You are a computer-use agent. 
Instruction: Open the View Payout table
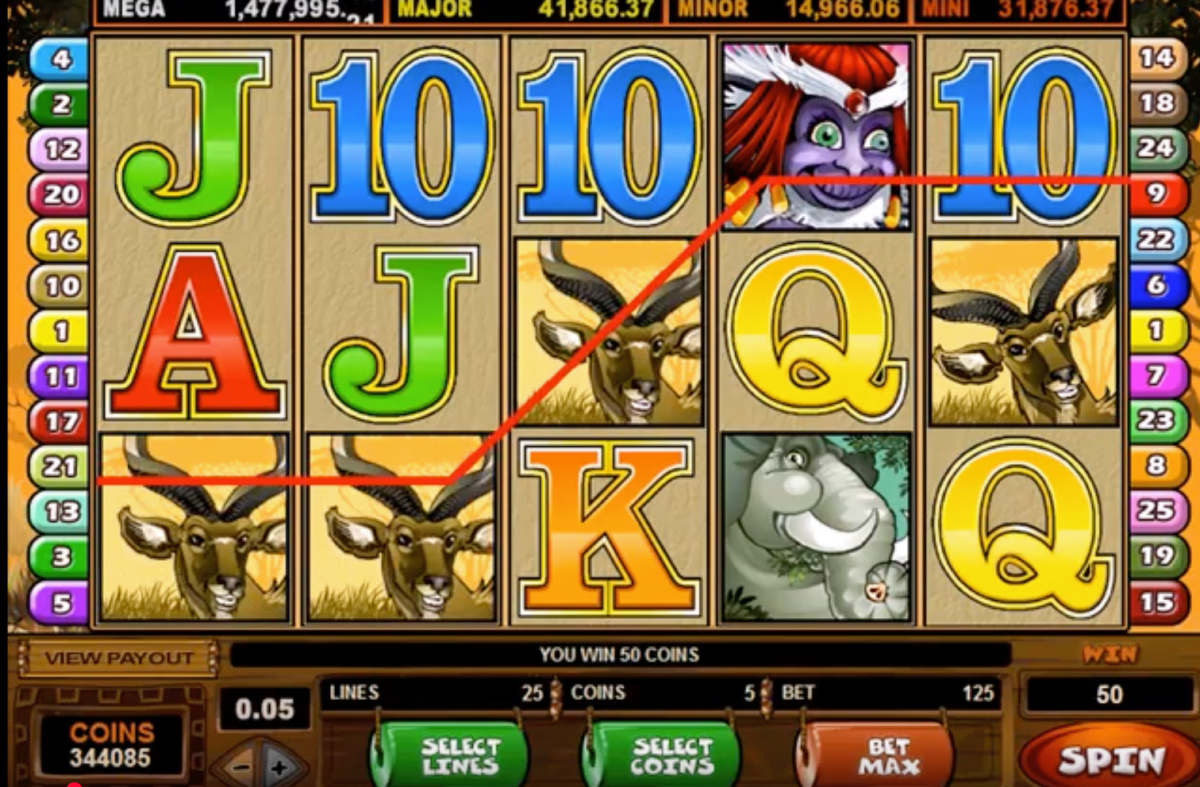pos(118,658)
